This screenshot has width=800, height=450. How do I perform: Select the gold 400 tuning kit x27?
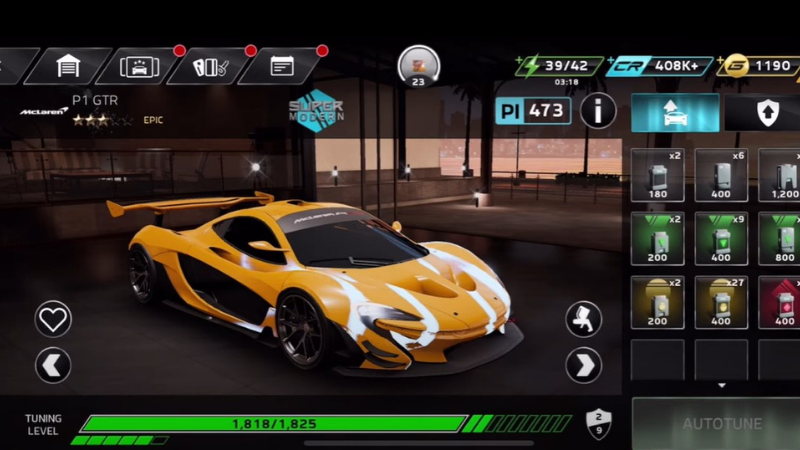coord(721,302)
